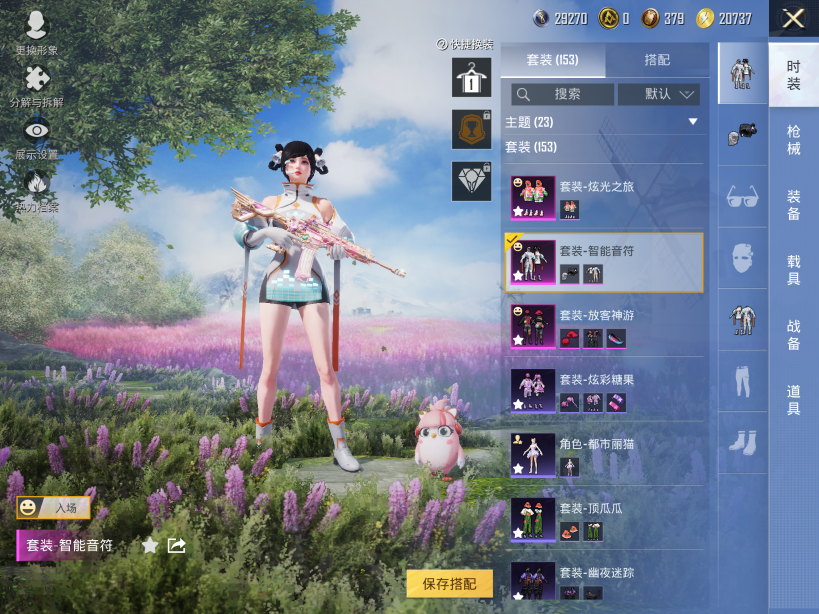Click the 搜索 search field

pos(563,94)
